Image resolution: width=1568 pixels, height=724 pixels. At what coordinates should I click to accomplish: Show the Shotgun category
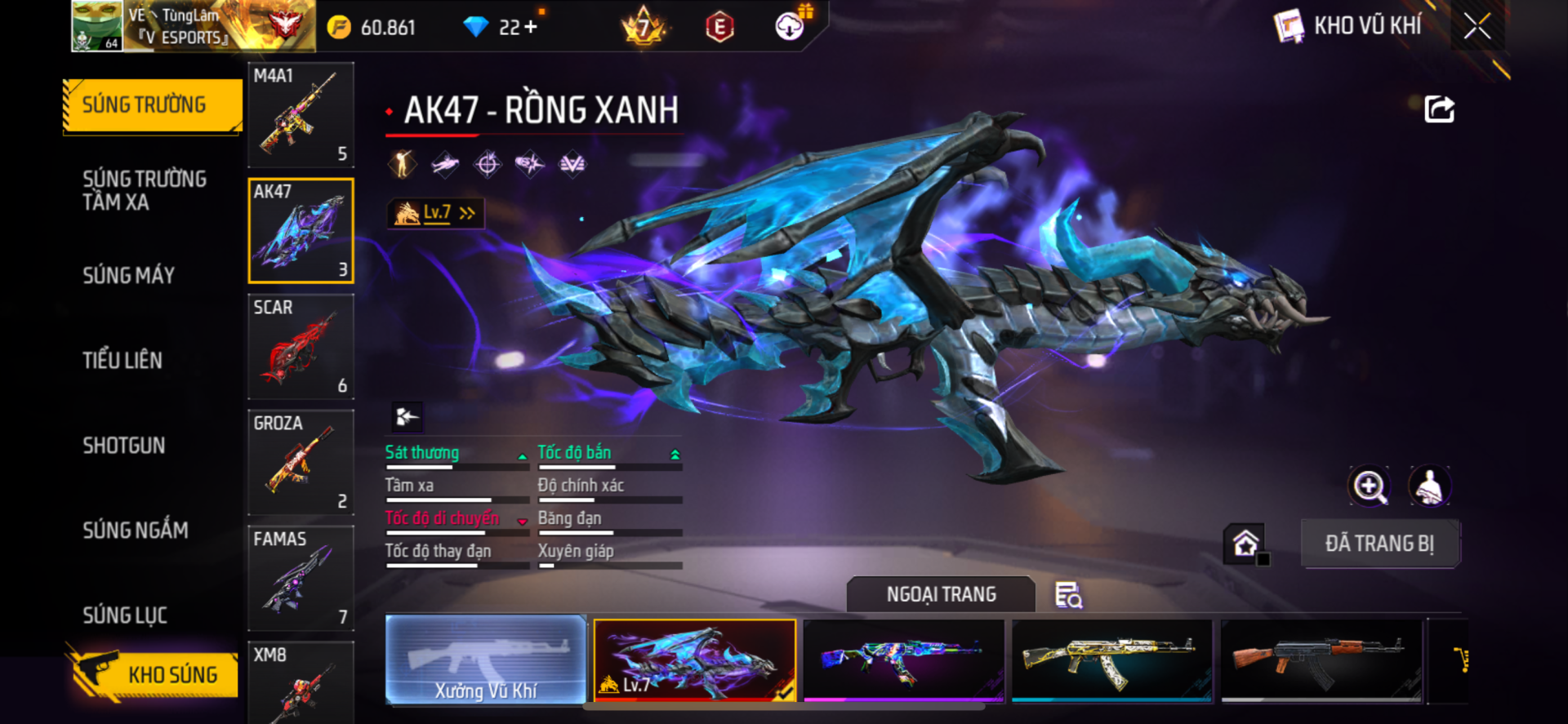point(124,446)
